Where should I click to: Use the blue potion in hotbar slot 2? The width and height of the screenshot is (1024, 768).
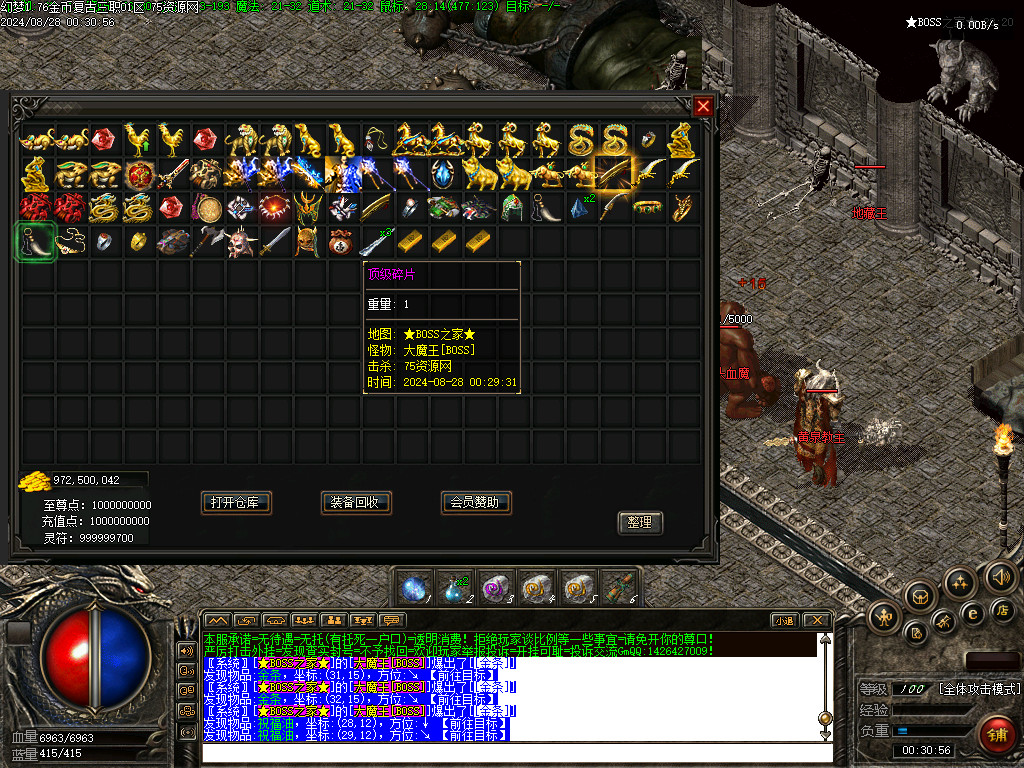tap(455, 587)
